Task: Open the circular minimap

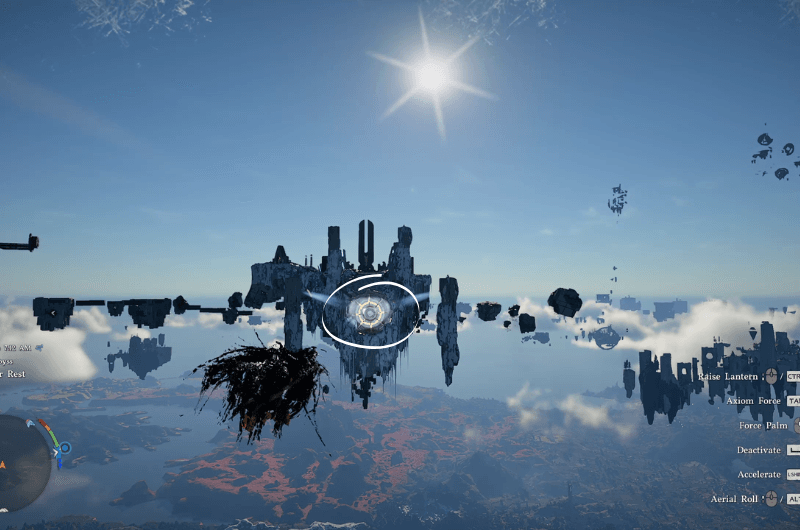Action: (x=20, y=462)
